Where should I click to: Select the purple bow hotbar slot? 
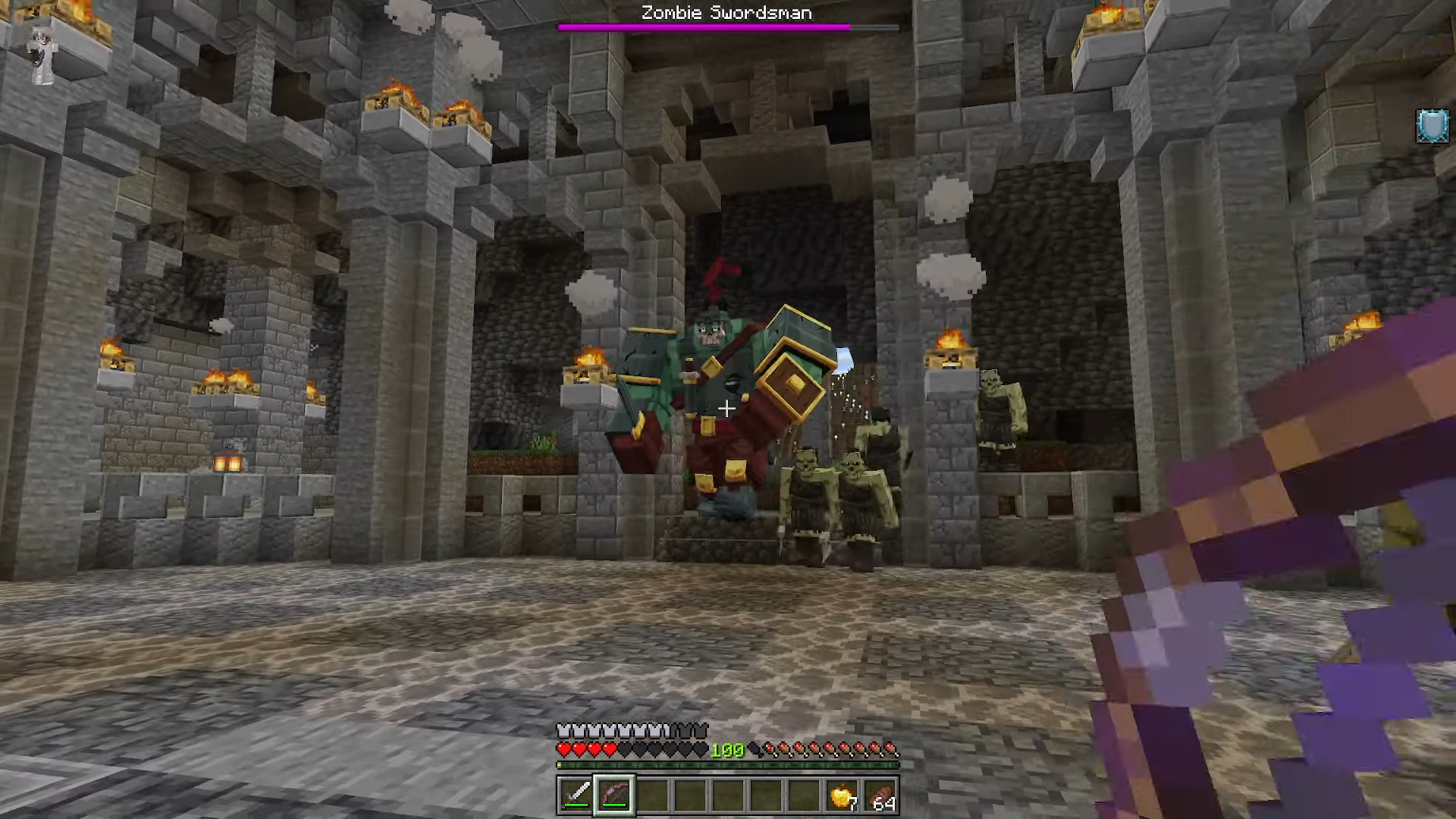[x=614, y=795]
